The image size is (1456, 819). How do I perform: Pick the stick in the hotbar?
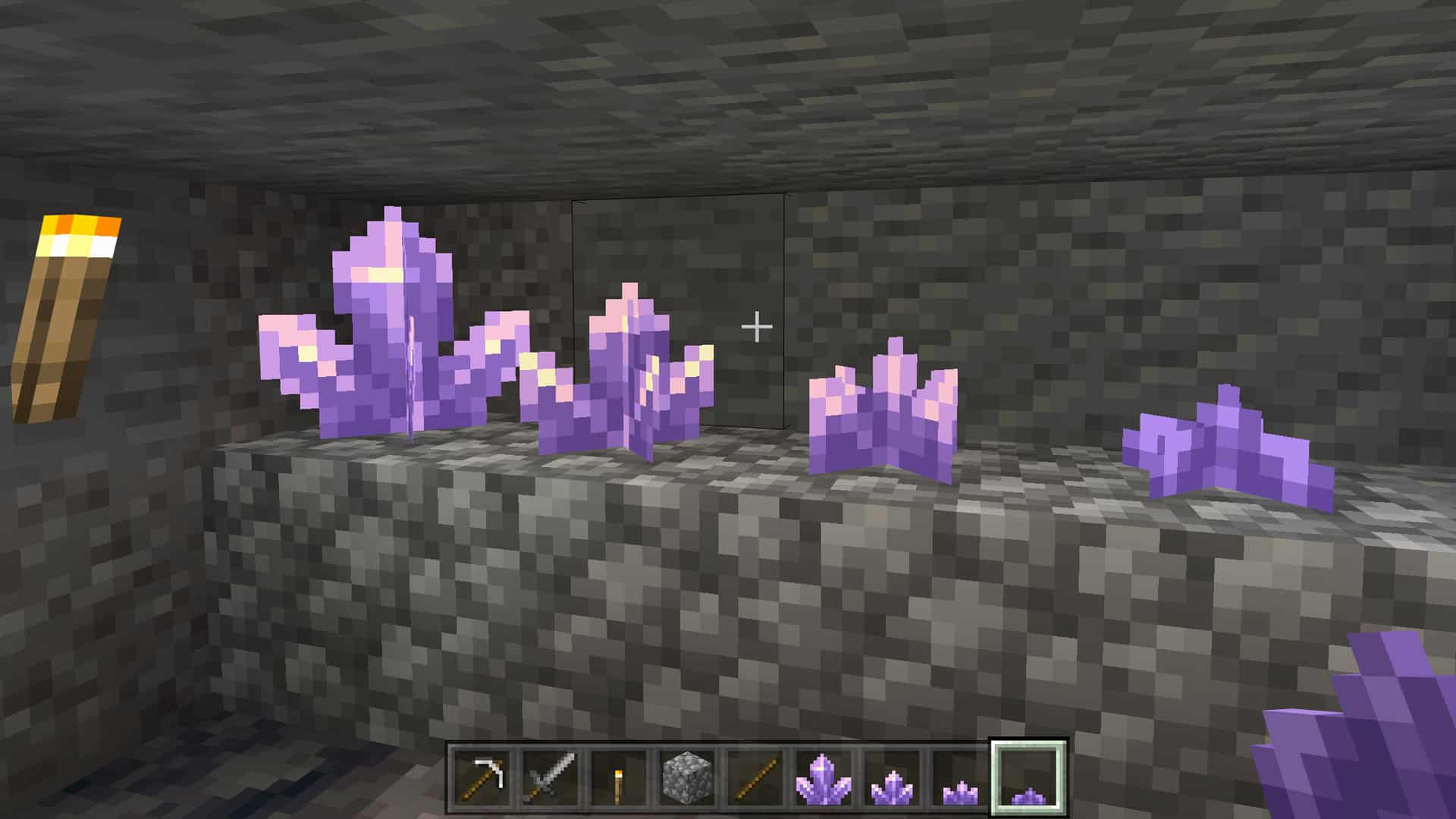tap(755, 778)
